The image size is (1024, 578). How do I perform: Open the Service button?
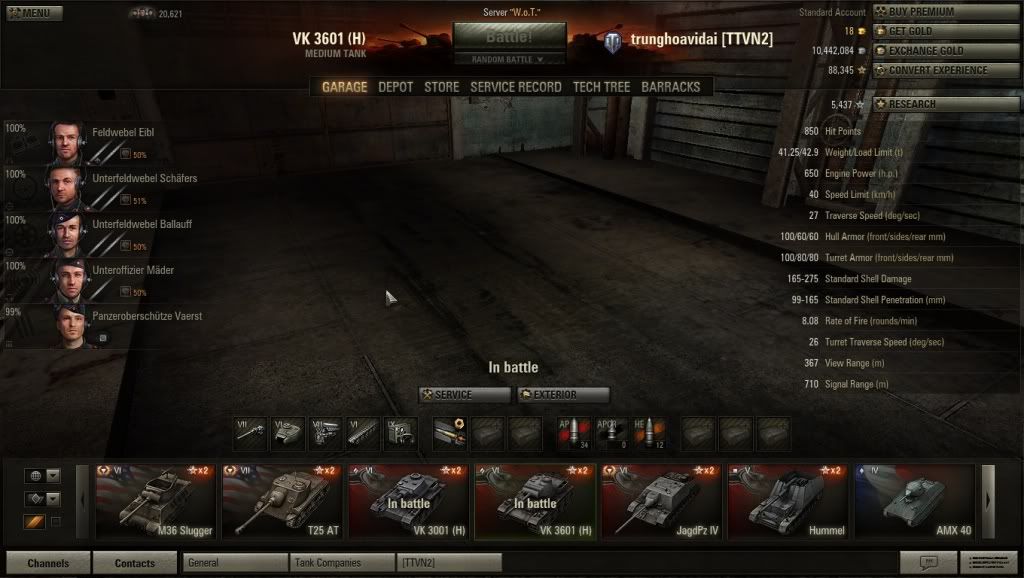click(465, 395)
